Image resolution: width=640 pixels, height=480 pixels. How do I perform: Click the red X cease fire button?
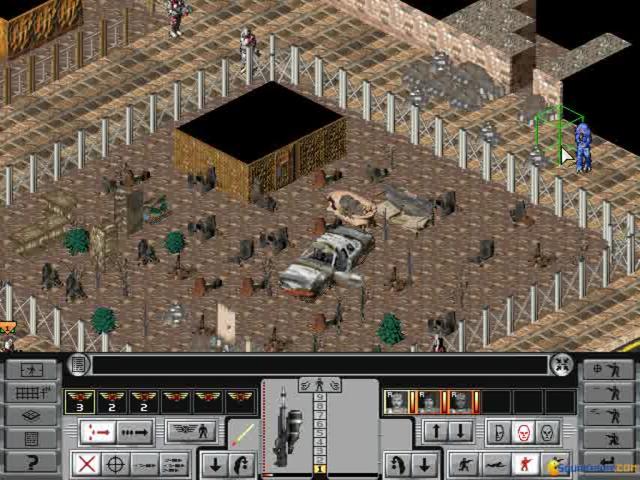(88, 464)
